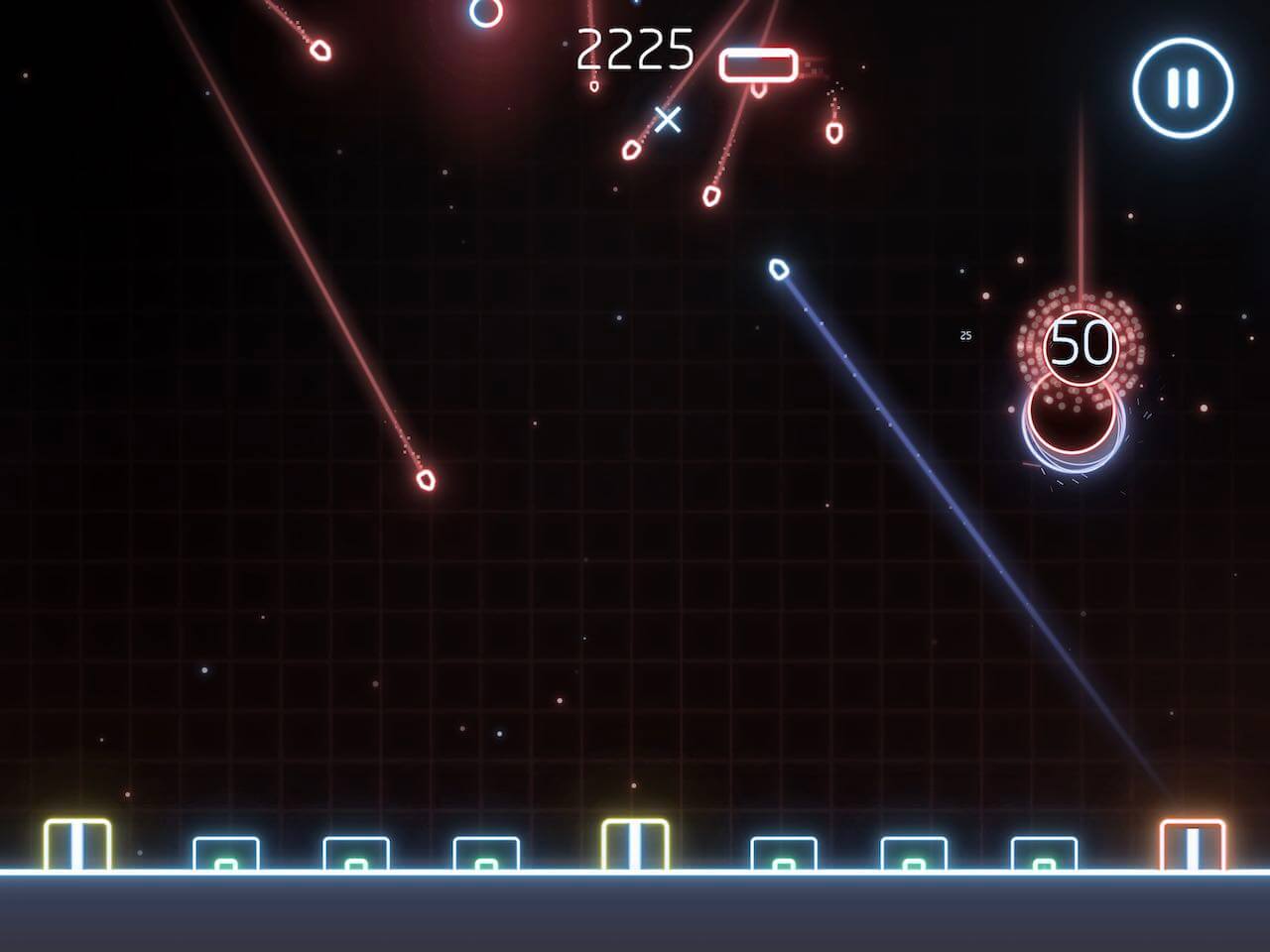The height and width of the screenshot is (952, 1270).
Task: Select the green turret block beside the orange gate
Action: (x=1042, y=855)
